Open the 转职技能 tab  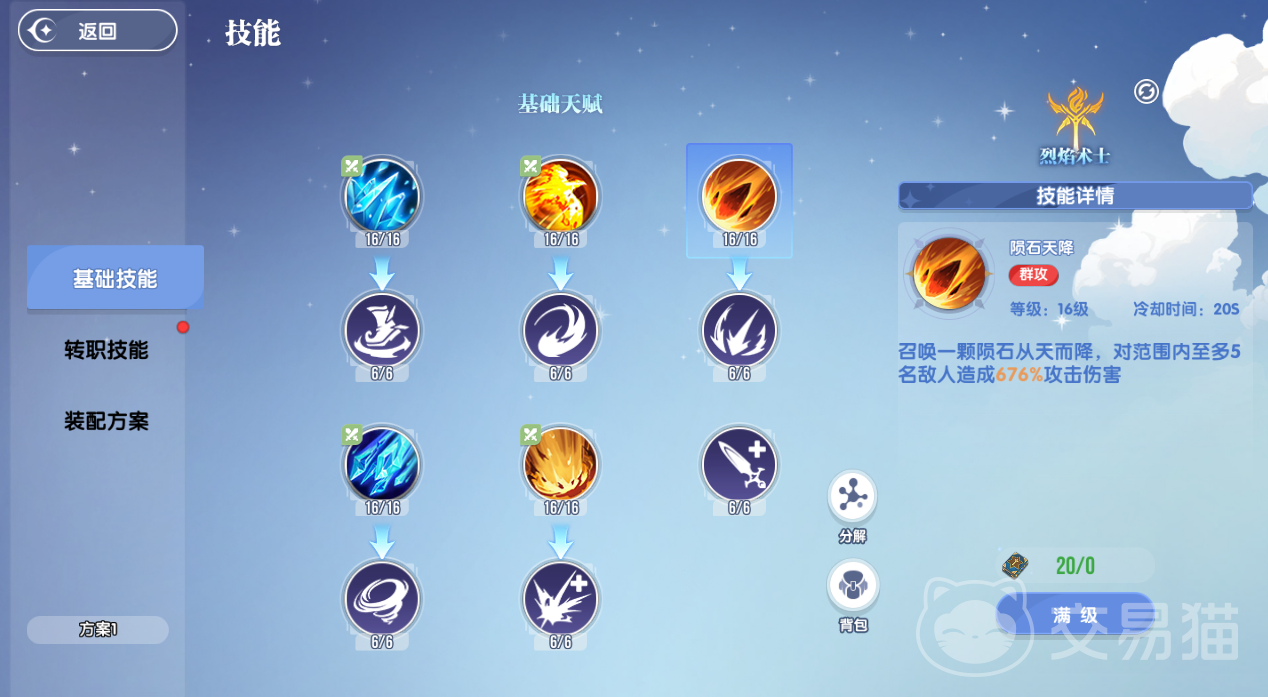pos(106,350)
